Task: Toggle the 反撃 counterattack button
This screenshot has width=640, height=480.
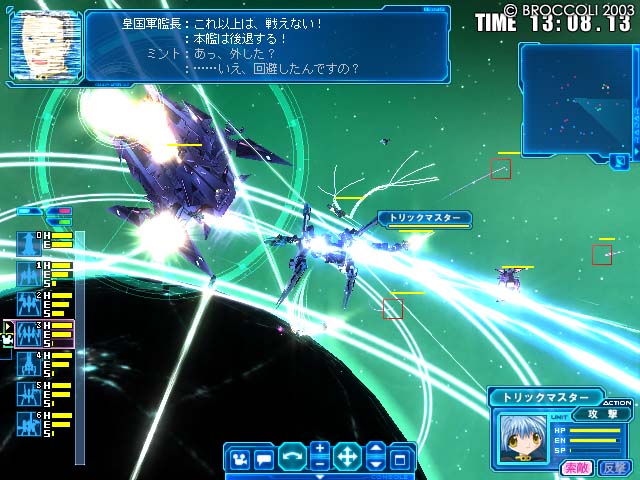Action: coord(611,467)
